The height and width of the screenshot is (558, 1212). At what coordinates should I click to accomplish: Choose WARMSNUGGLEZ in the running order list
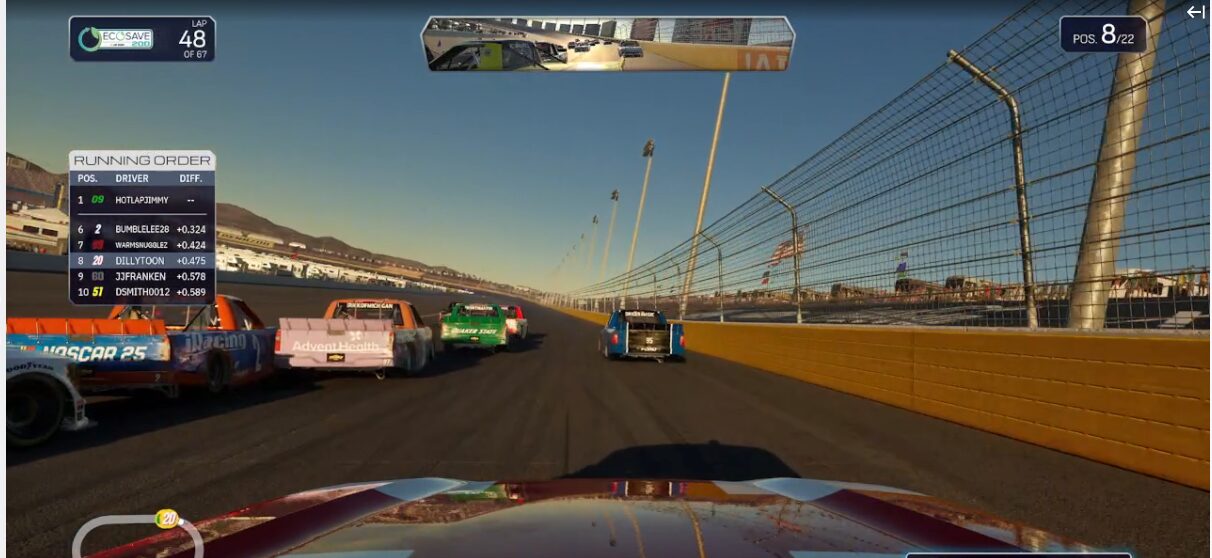pyautogui.click(x=141, y=245)
